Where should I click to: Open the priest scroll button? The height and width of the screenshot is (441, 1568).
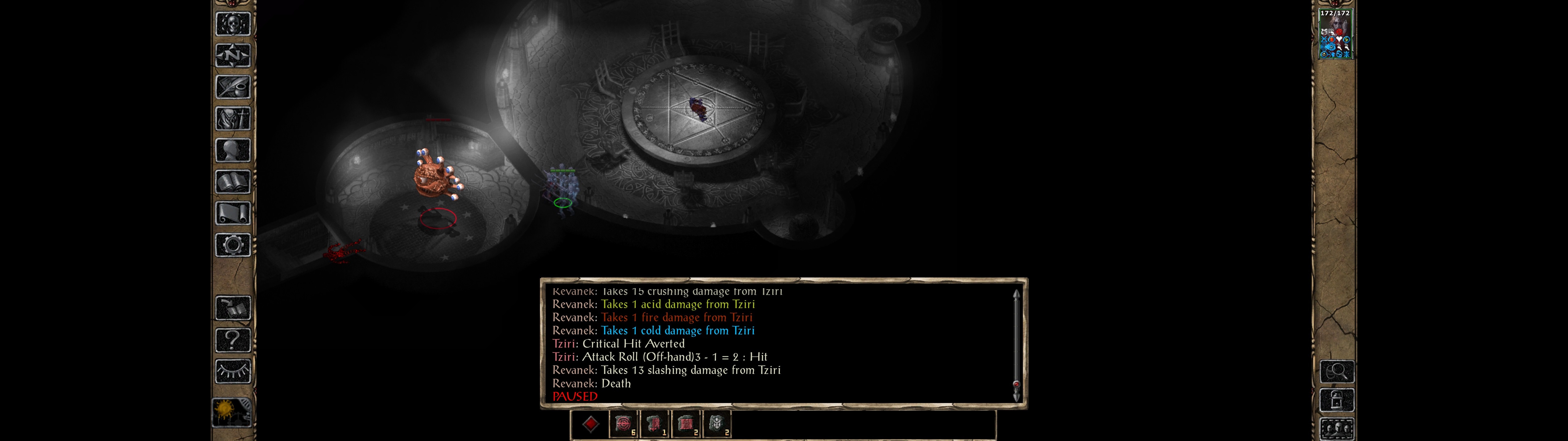(x=232, y=214)
